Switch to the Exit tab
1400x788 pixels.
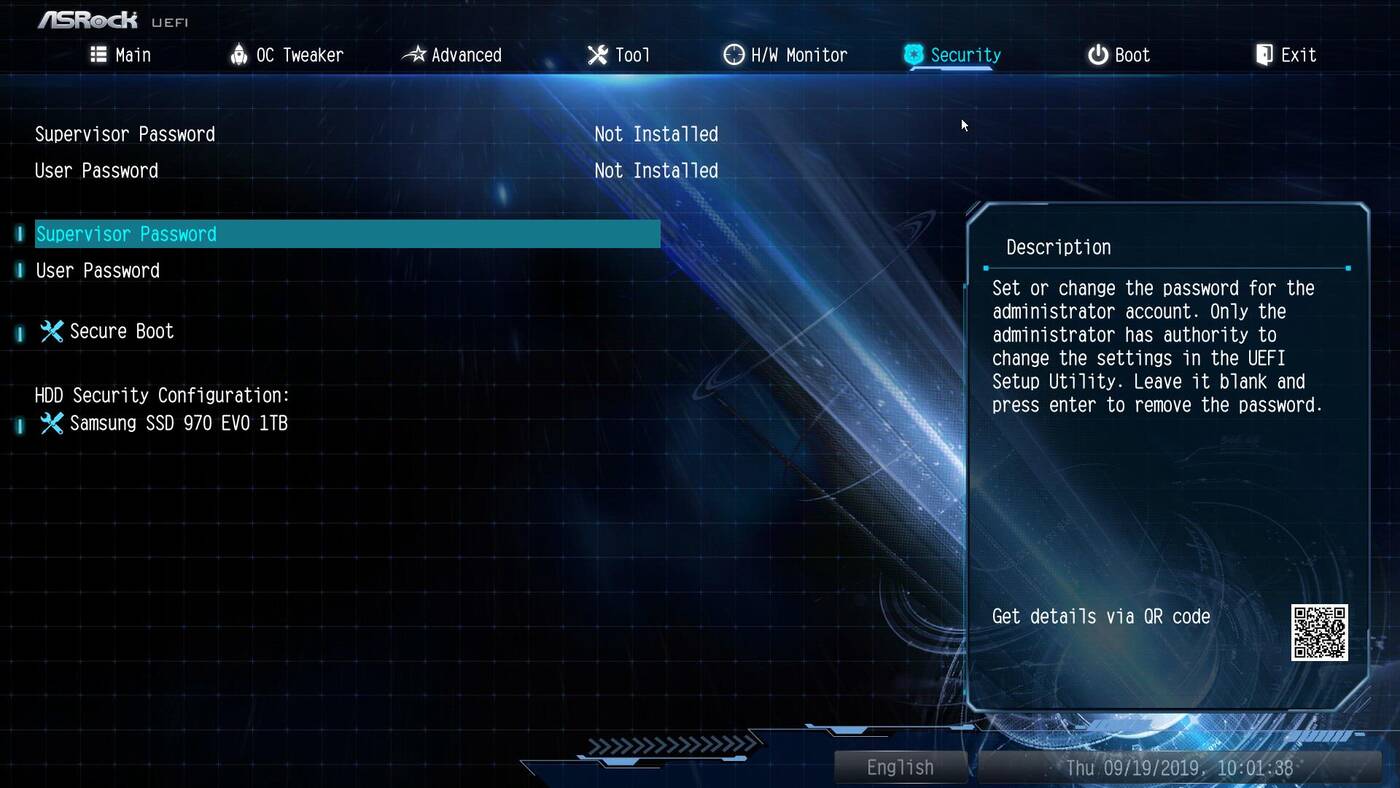tap(1286, 55)
